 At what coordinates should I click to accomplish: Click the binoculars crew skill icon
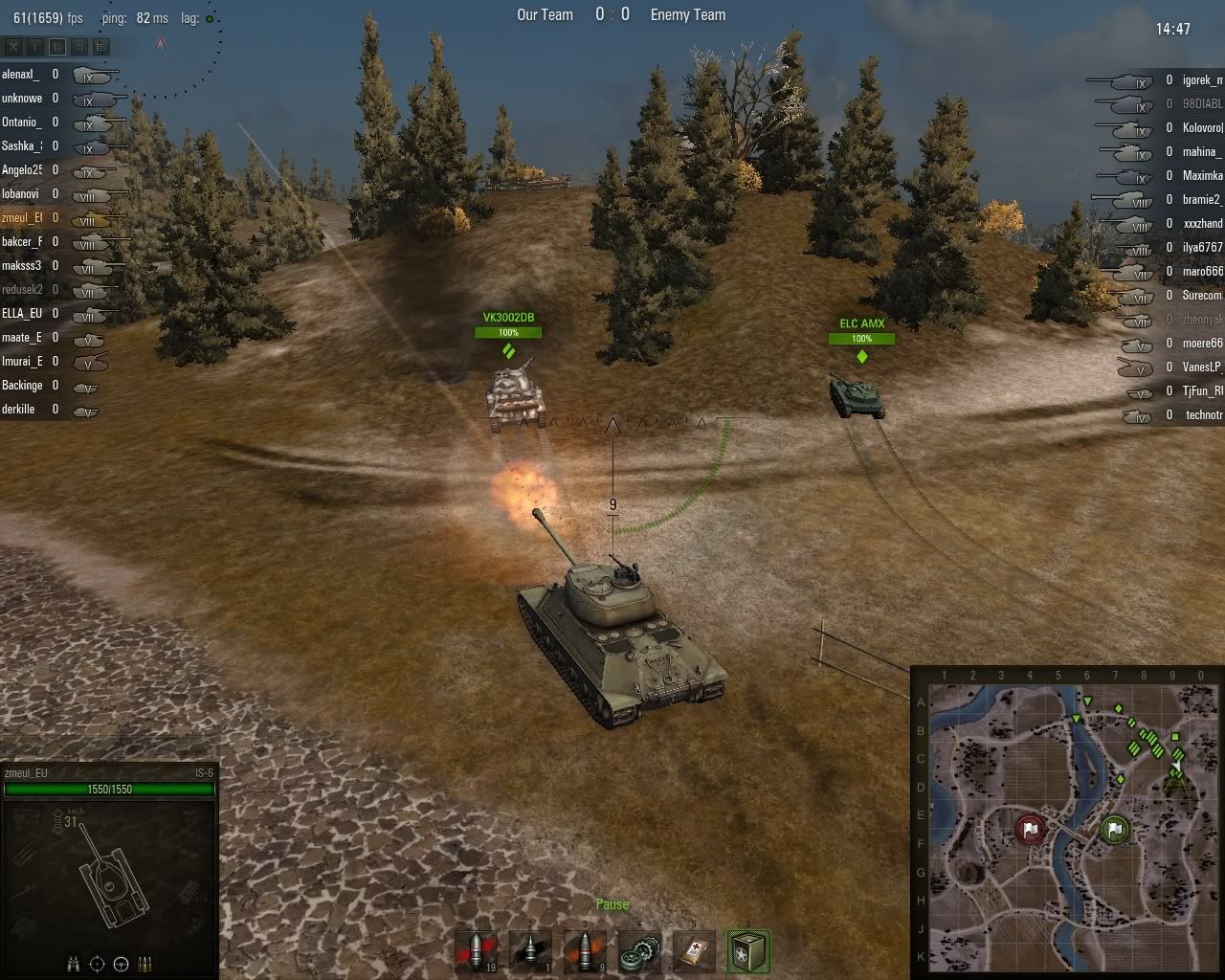73,964
